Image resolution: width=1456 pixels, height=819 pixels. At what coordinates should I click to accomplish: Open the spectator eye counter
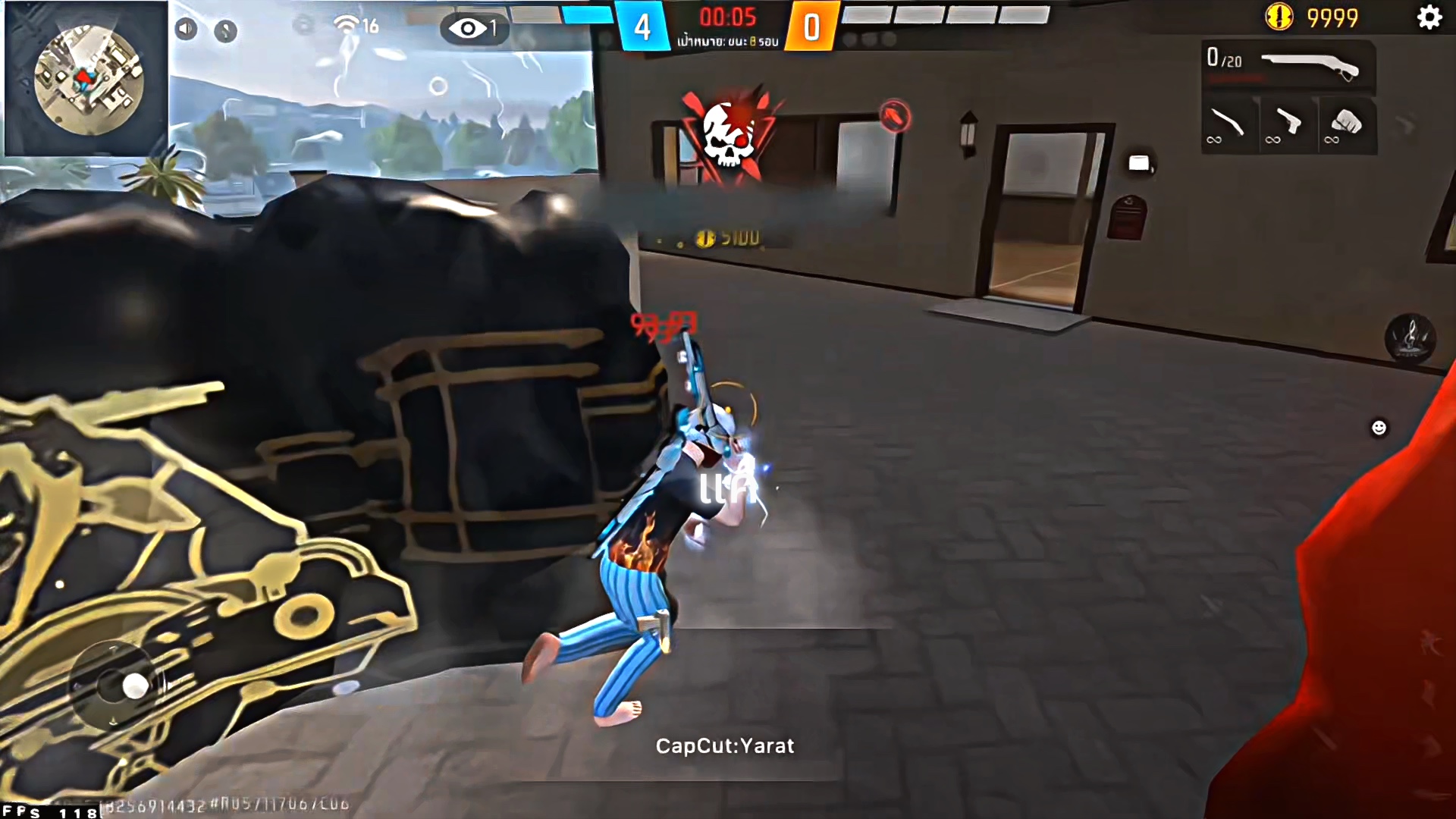pos(473,29)
